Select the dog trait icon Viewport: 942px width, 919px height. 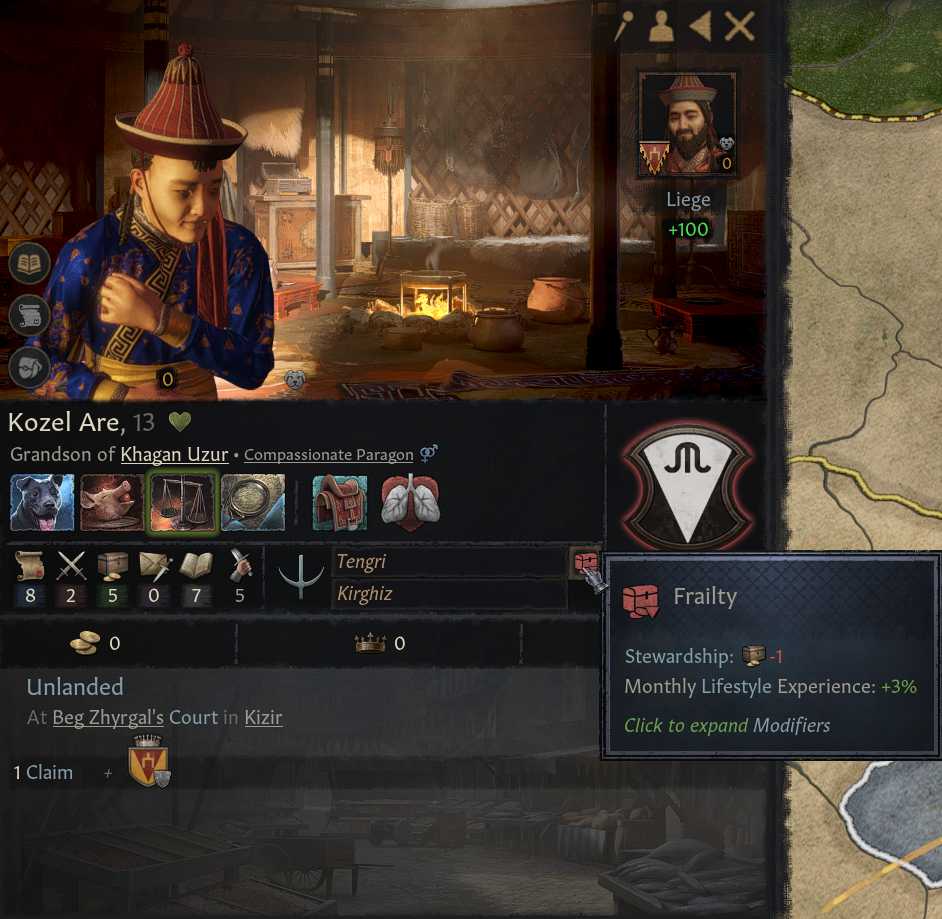coord(42,502)
